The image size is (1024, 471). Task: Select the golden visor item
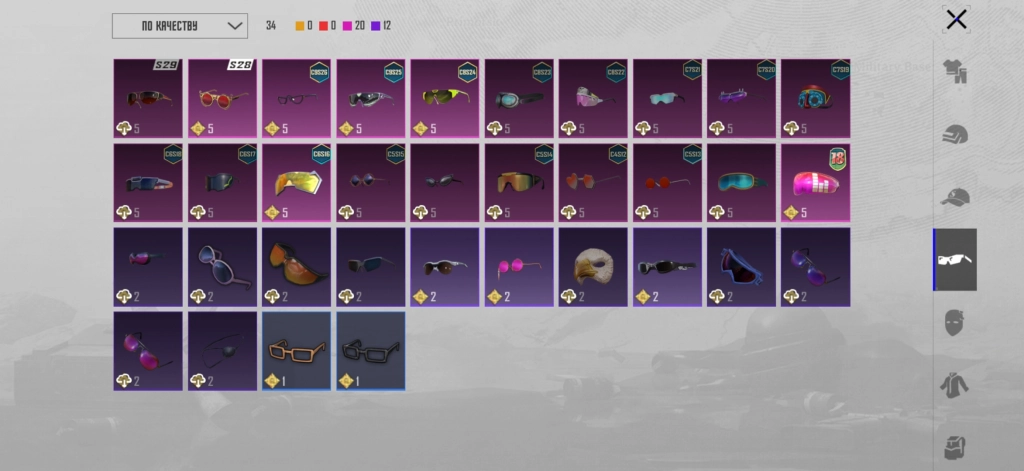pyautogui.click(x=296, y=182)
